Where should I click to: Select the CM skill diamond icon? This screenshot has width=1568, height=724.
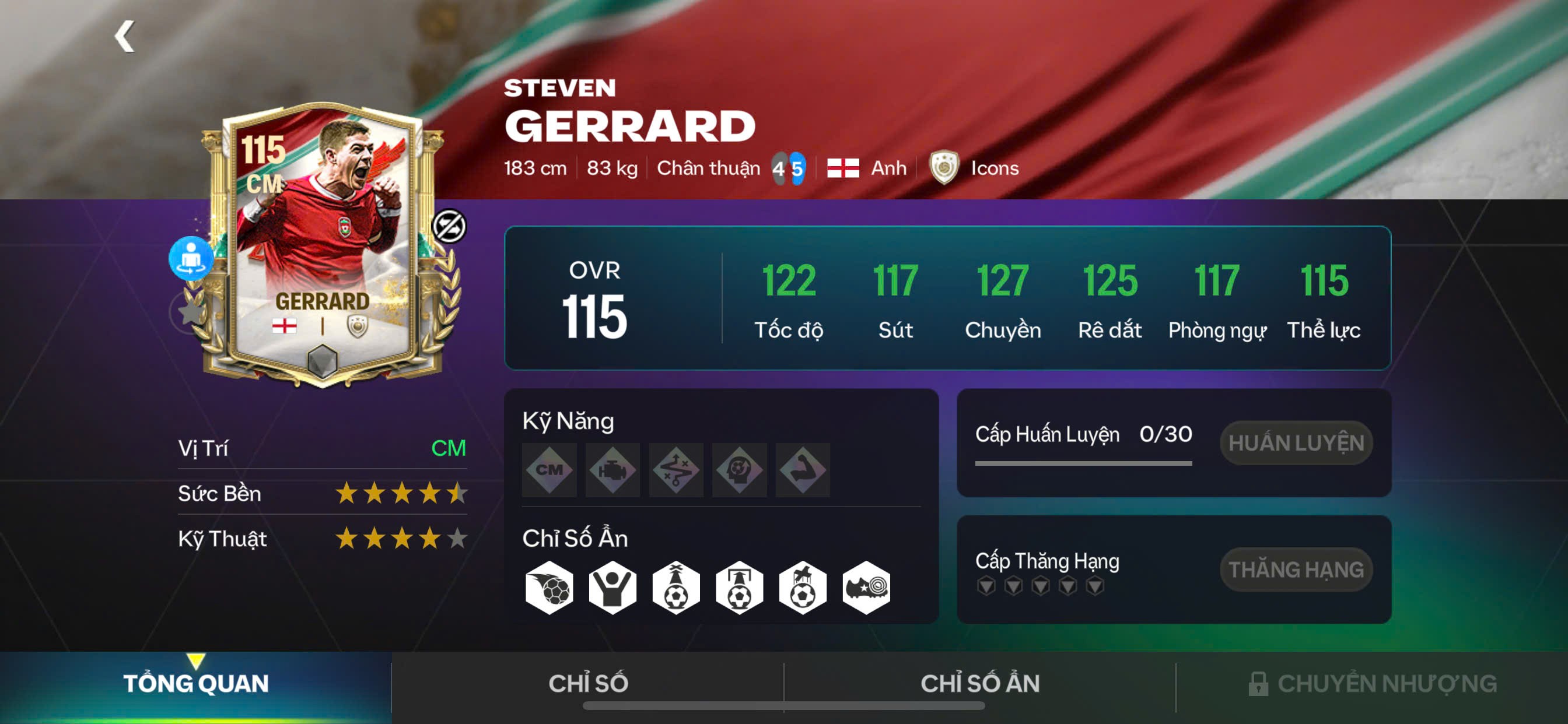(x=549, y=470)
